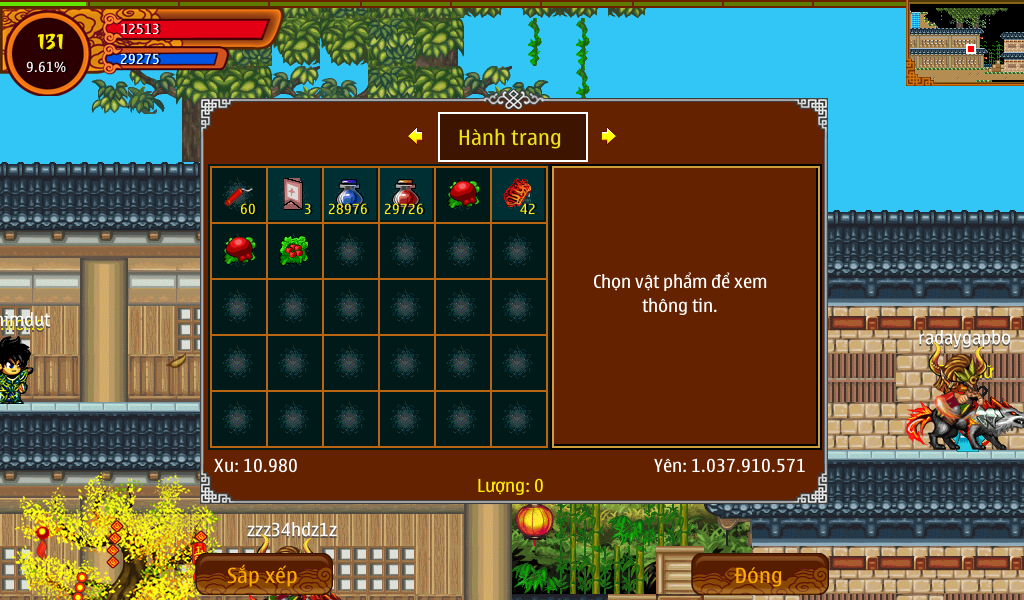Click the Sắp xếp sort button
The image size is (1024, 600).
coord(263,575)
